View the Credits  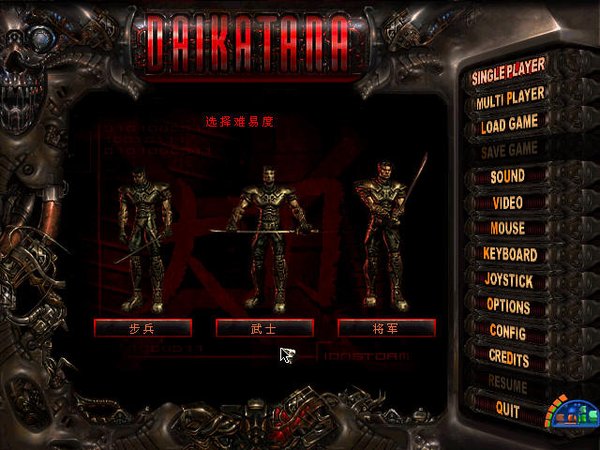pos(508,356)
